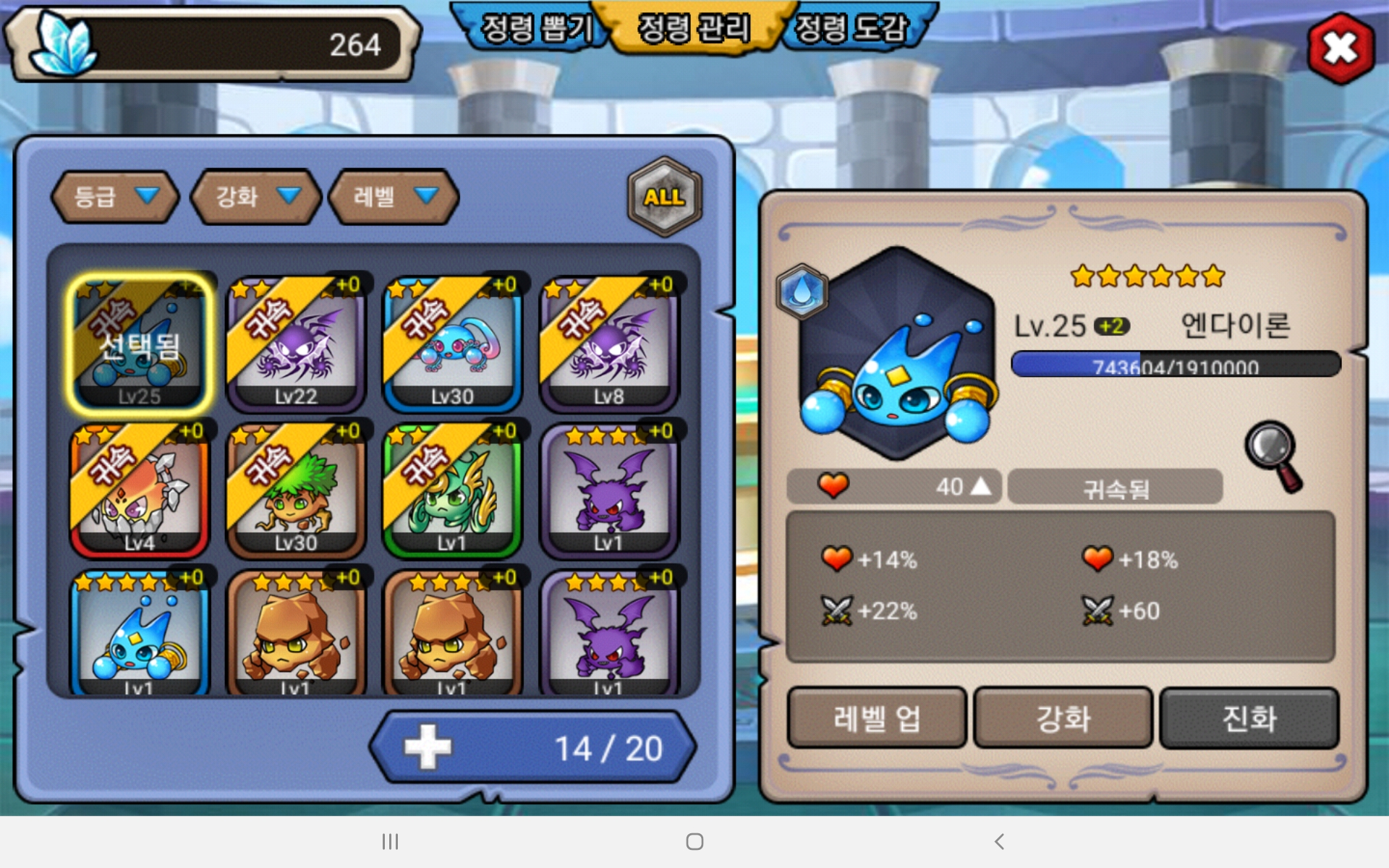Tap the 레벨 업 button
The width and height of the screenshot is (1389, 868).
(877, 718)
